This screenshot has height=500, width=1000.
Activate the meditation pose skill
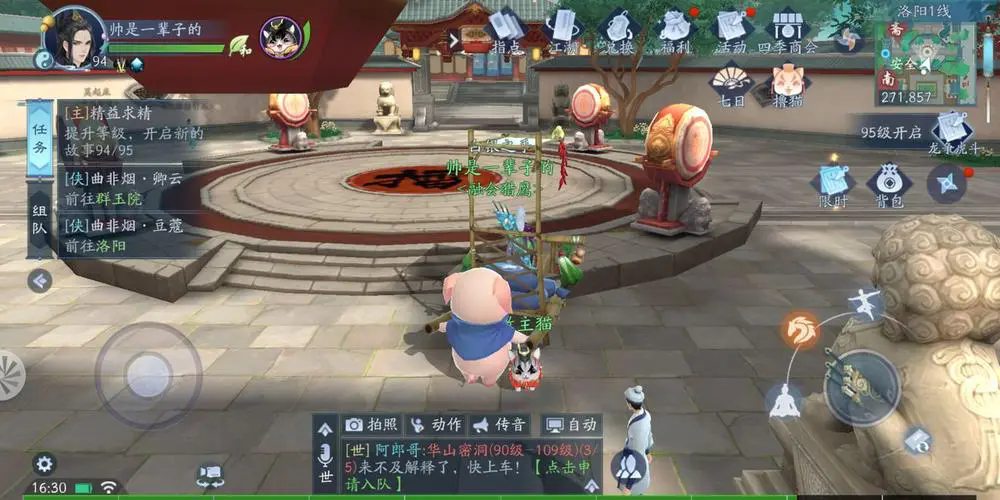click(x=785, y=401)
